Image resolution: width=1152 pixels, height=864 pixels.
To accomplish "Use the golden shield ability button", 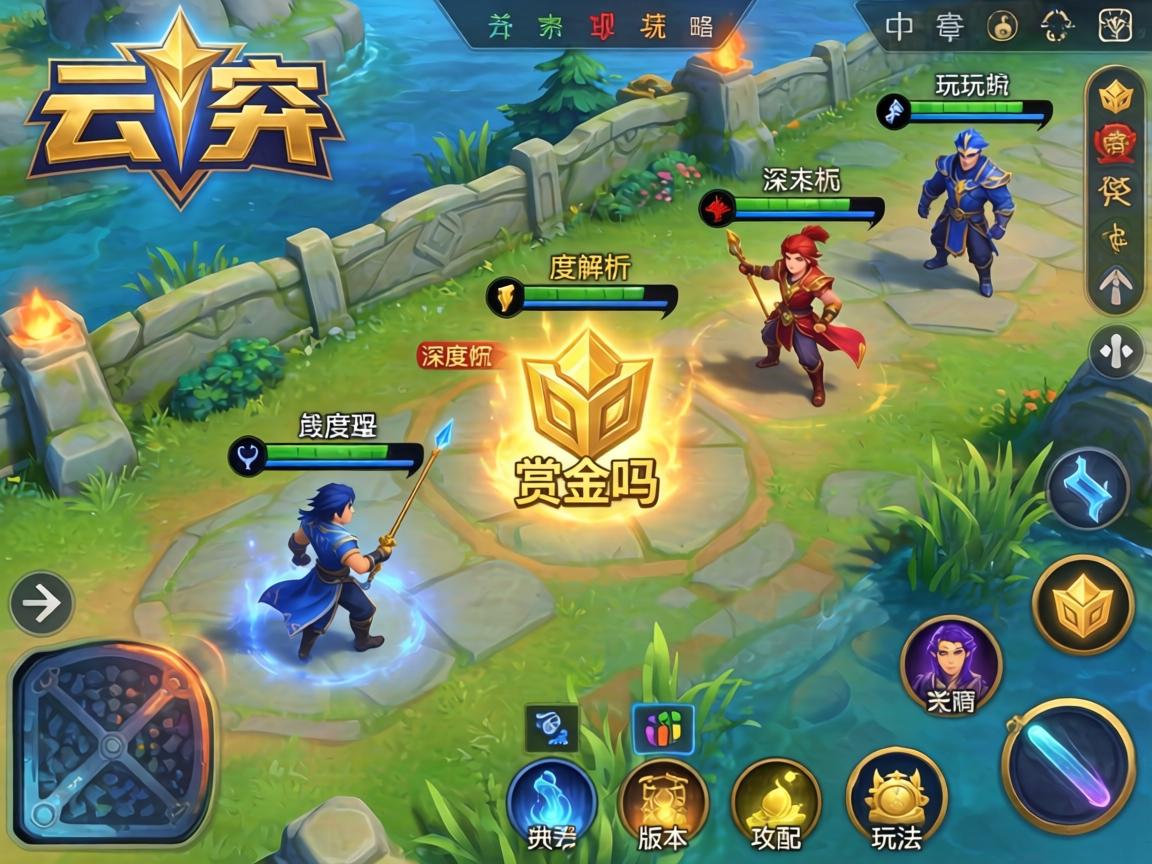I will (x=1083, y=605).
